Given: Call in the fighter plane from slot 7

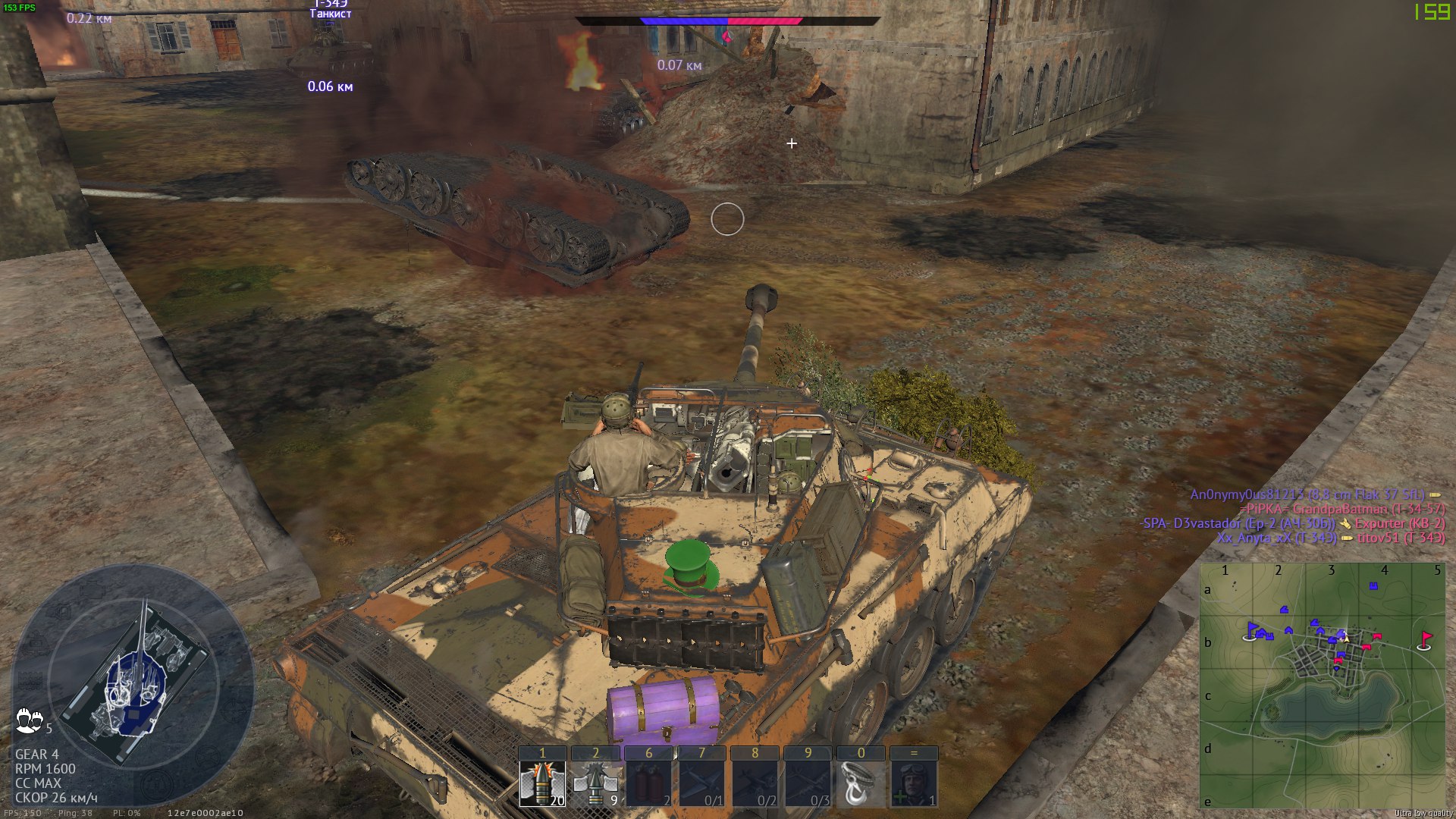Looking at the screenshot, I should pos(701,783).
